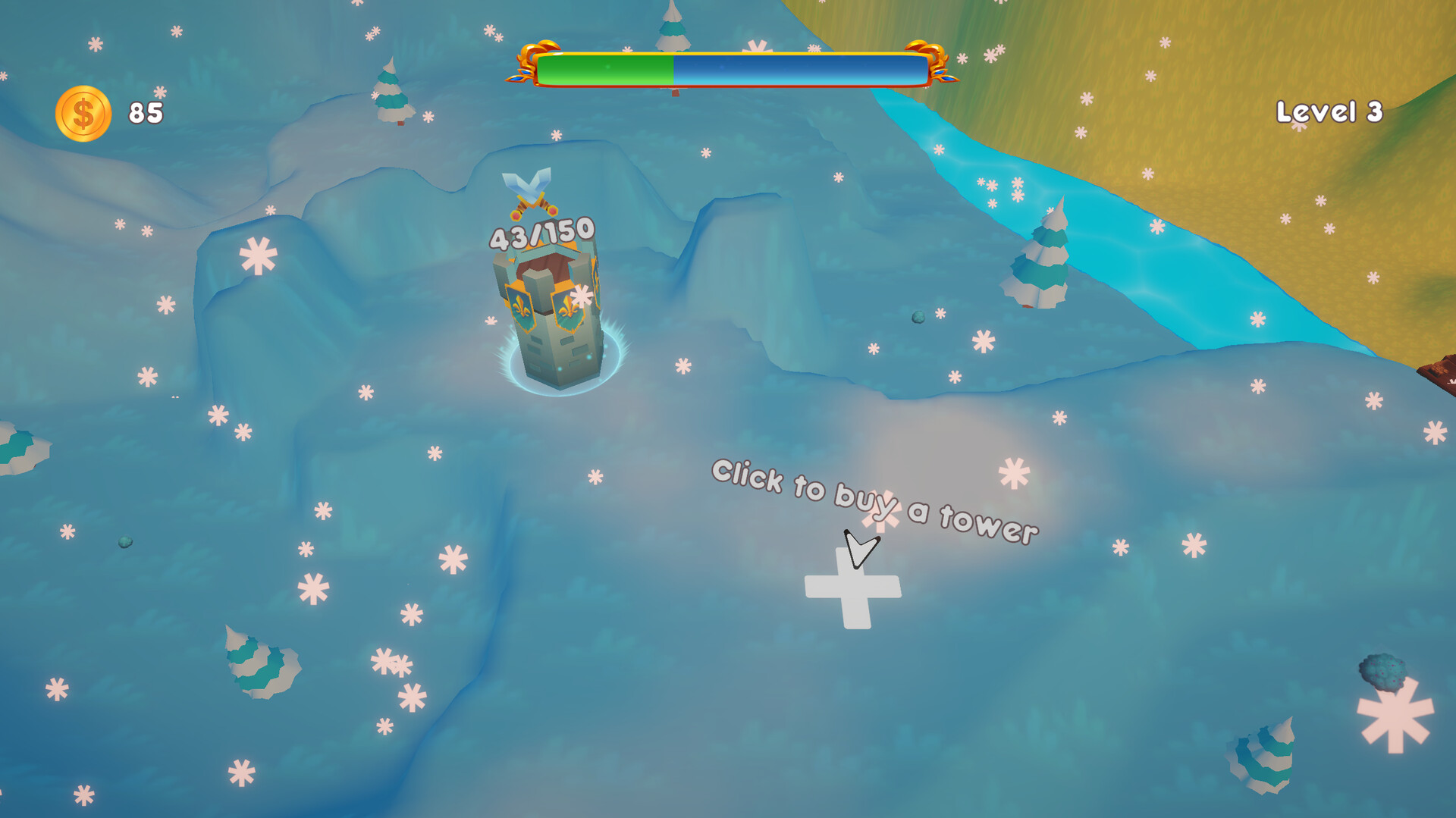Select the crossed swords icon above the tower
The image size is (1456, 818).
[x=531, y=191]
